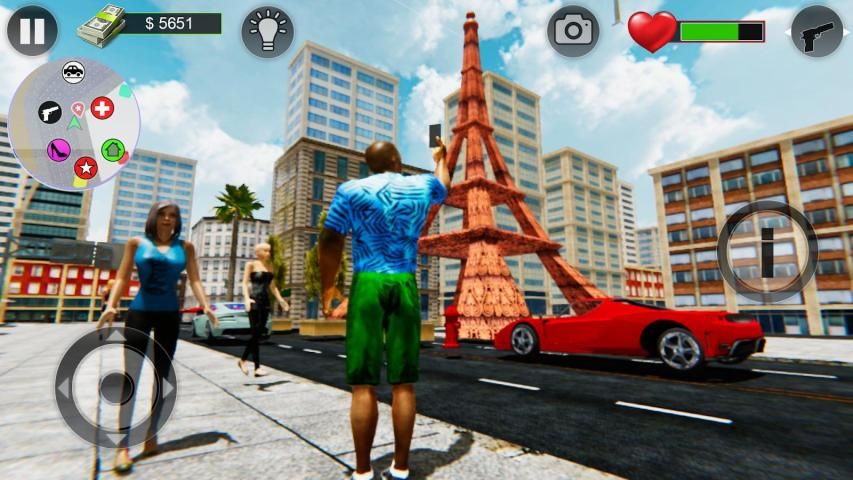Choose the red cross hospital marker
The image size is (853, 480).
point(102,107)
